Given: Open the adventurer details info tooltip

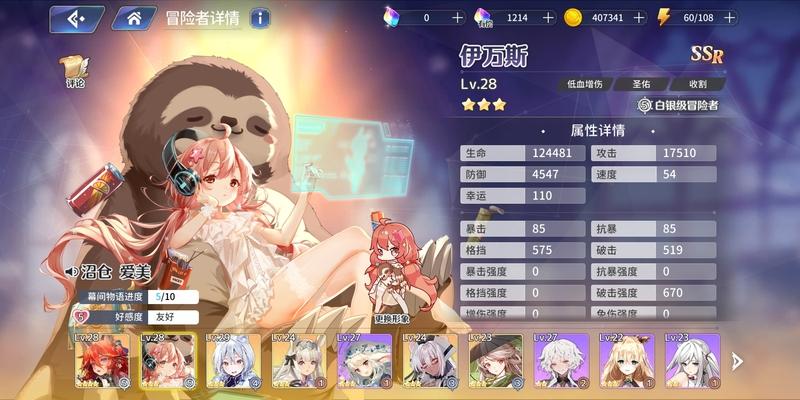Looking at the screenshot, I should [x=259, y=18].
